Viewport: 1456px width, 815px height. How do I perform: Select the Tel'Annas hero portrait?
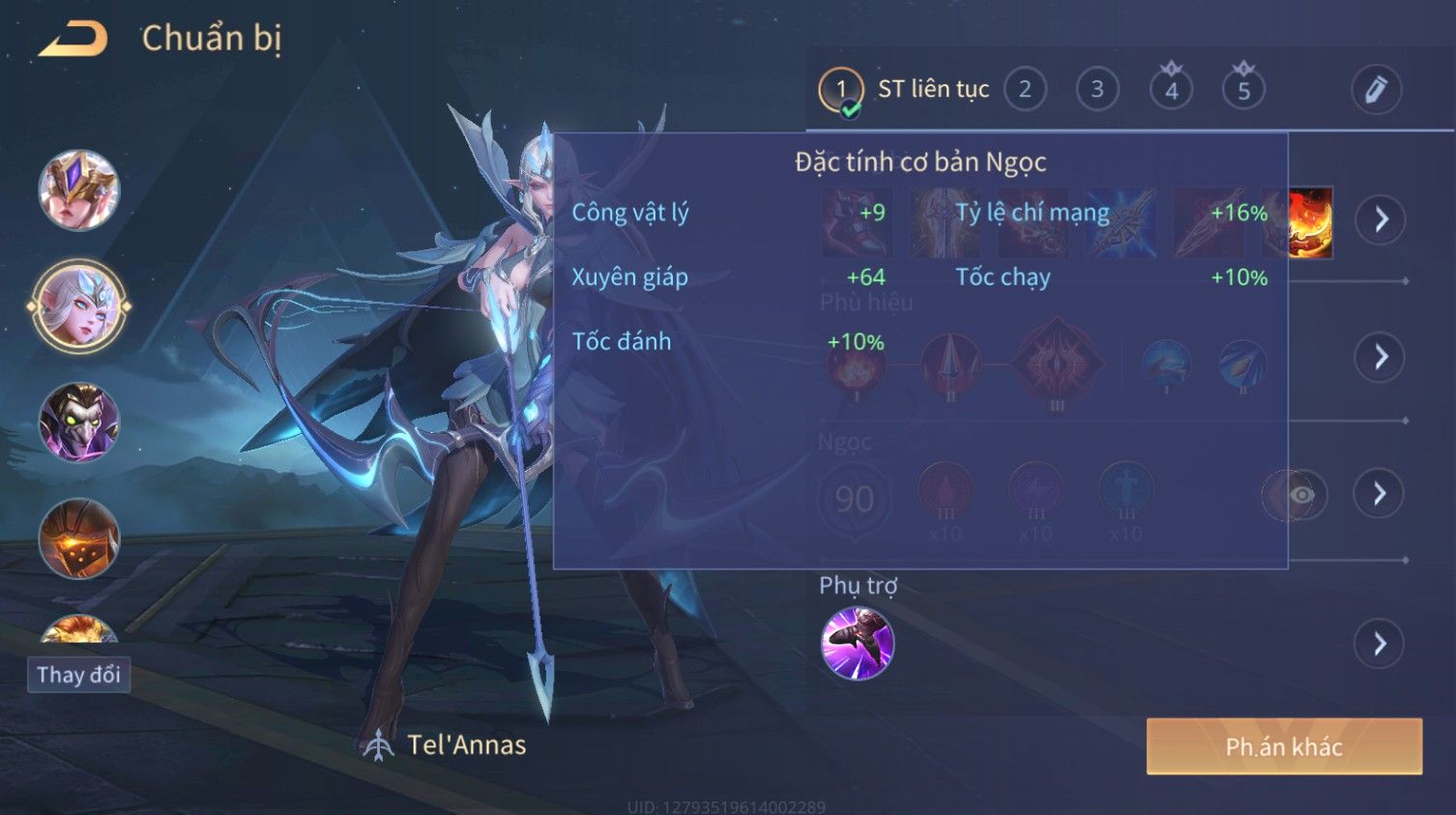[x=79, y=307]
